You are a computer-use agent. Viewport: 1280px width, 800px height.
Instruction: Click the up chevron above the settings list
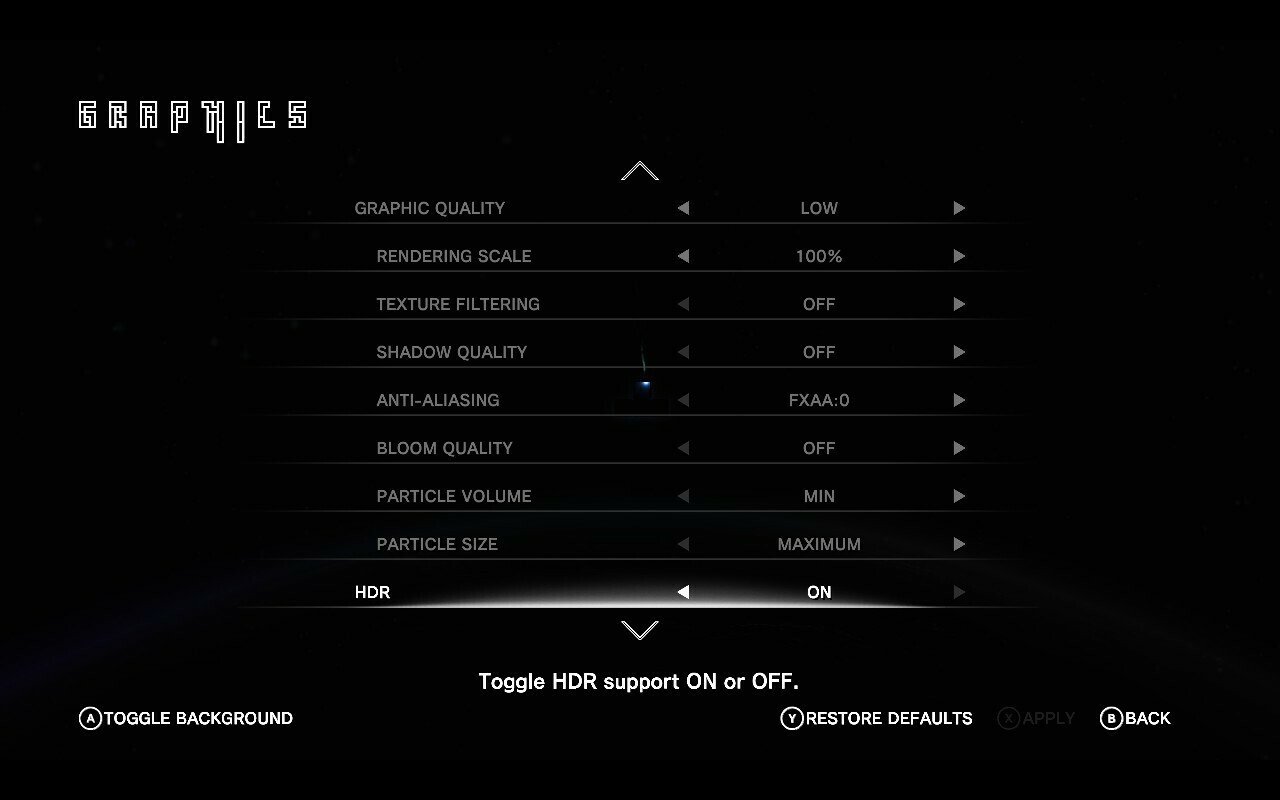click(x=638, y=171)
